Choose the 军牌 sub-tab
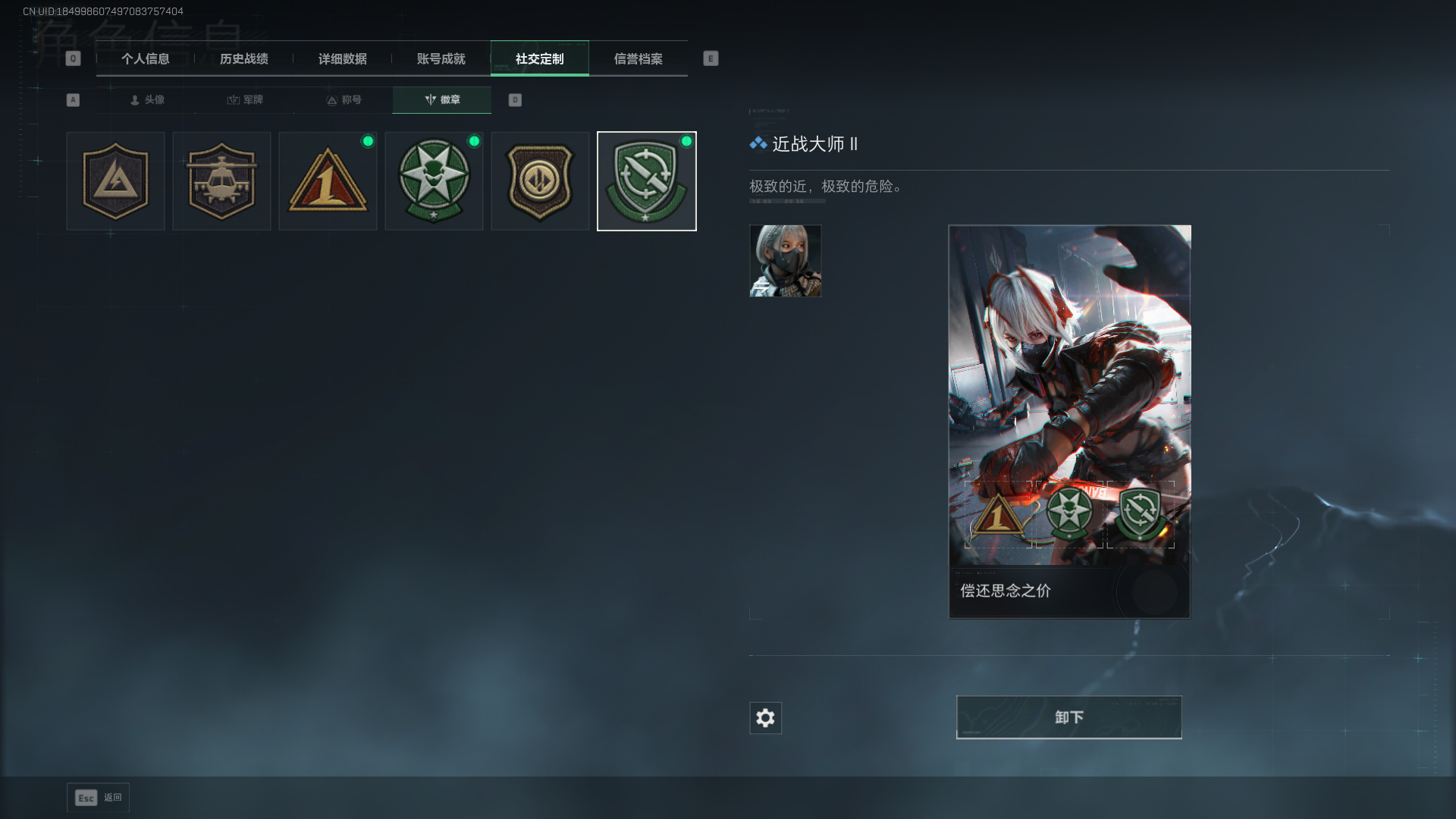 (x=245, y=100)
